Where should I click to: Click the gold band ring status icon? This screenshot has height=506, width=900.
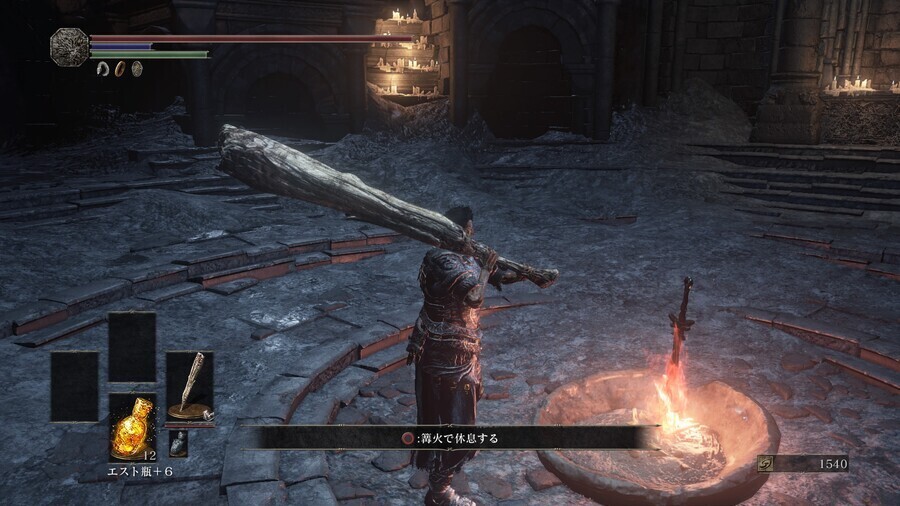[120, 69]
